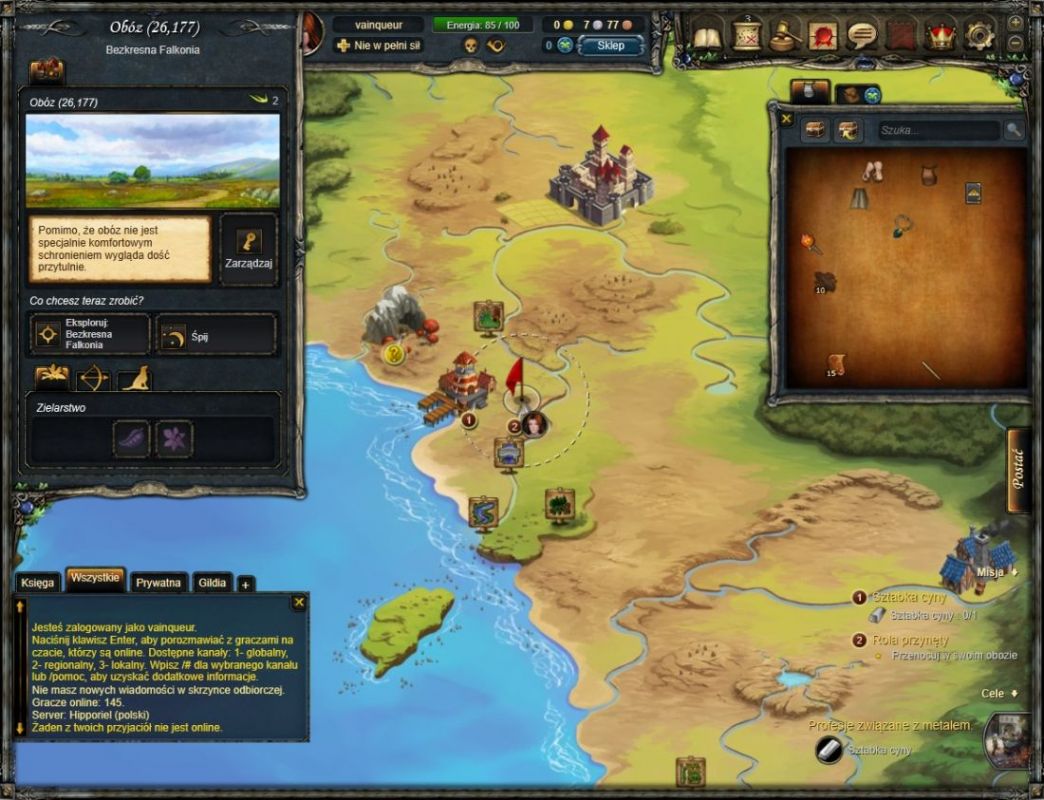Screen dimensions: 1044x800
Task: Expand the Postać side tab
Action: click(1019, 467)
